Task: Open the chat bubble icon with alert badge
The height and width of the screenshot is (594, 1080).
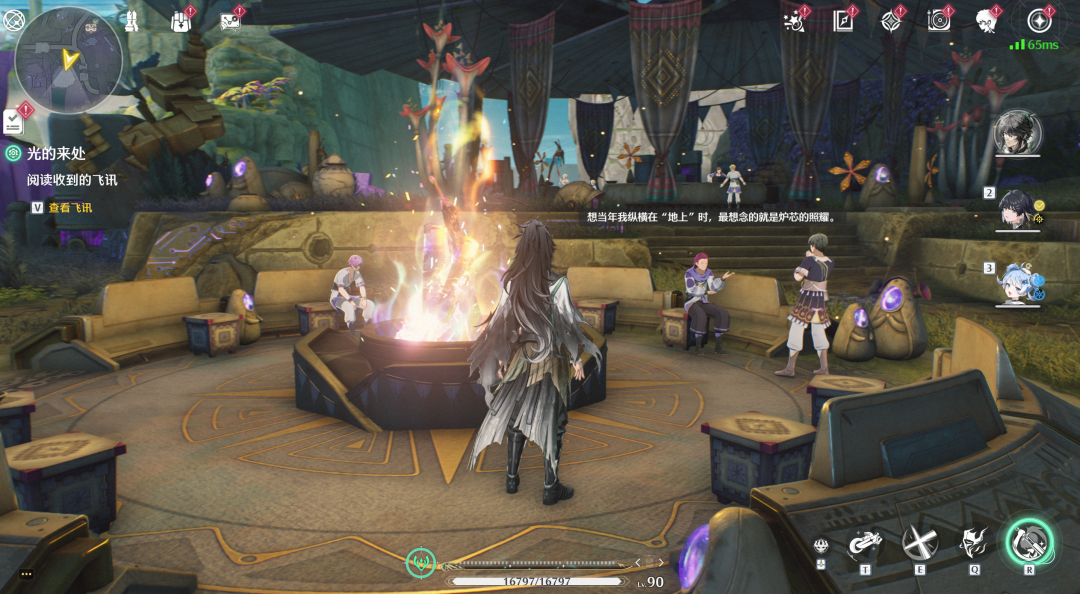Action: (229, 21)
